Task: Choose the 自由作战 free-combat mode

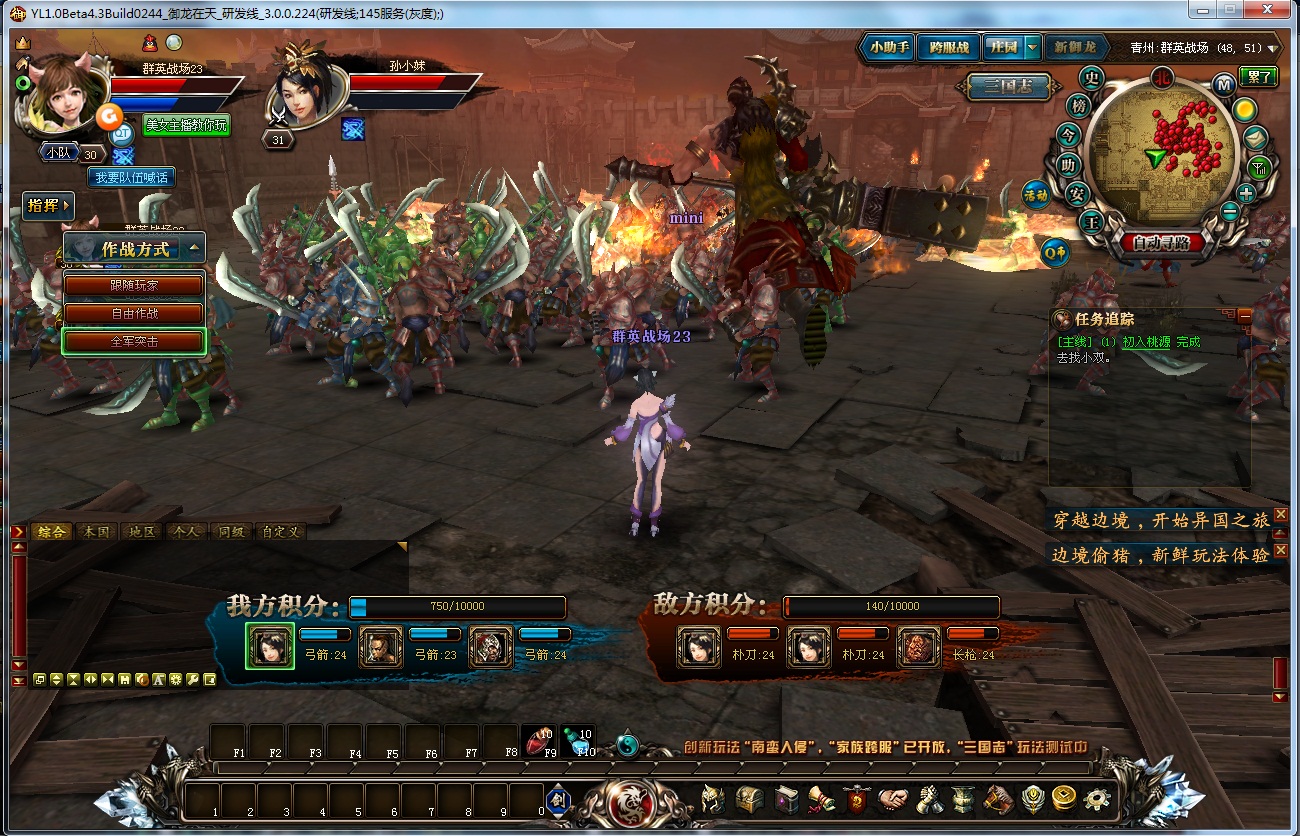Action: [134, 313]
